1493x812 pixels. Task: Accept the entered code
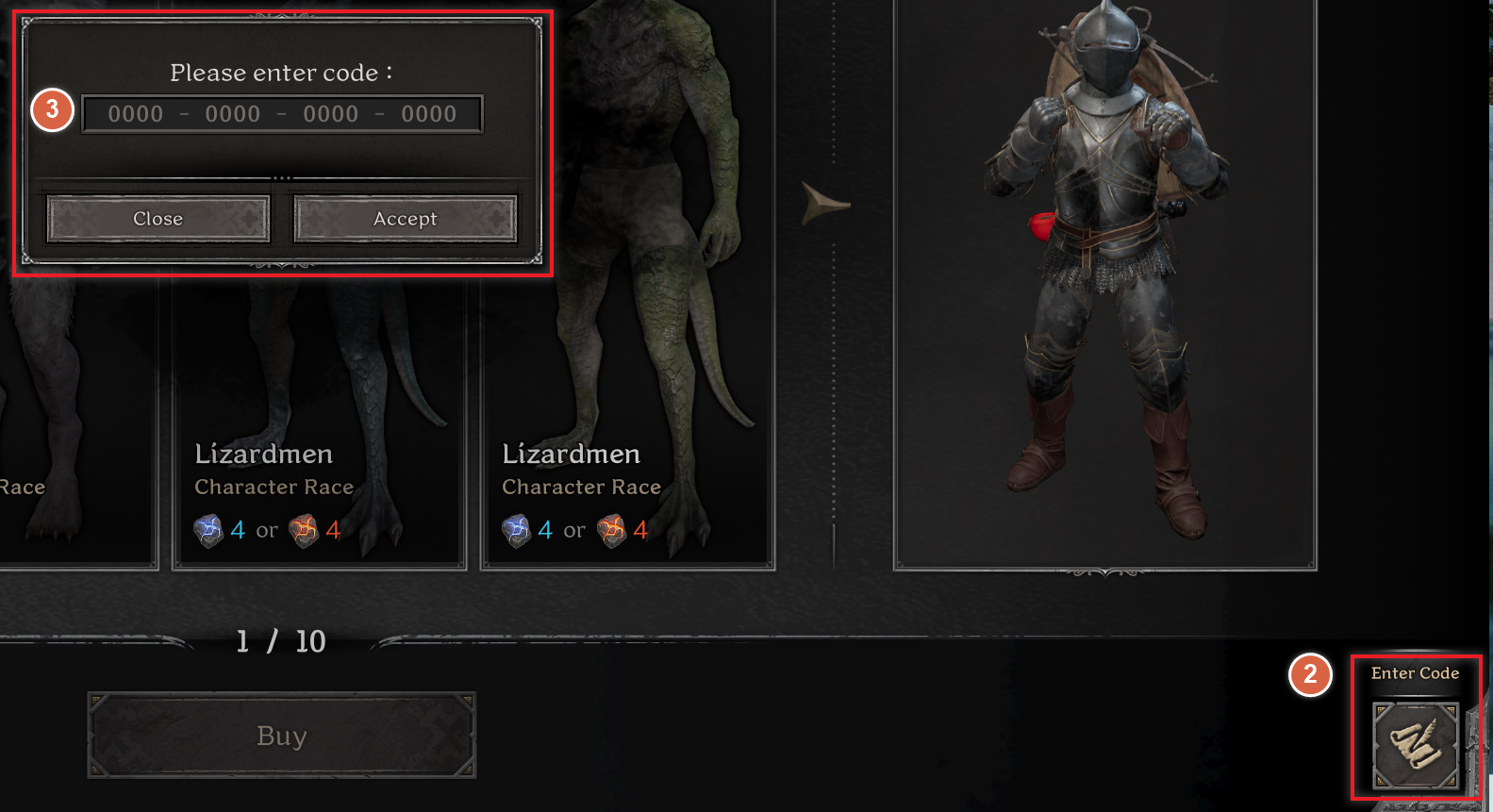coord(405,218)
